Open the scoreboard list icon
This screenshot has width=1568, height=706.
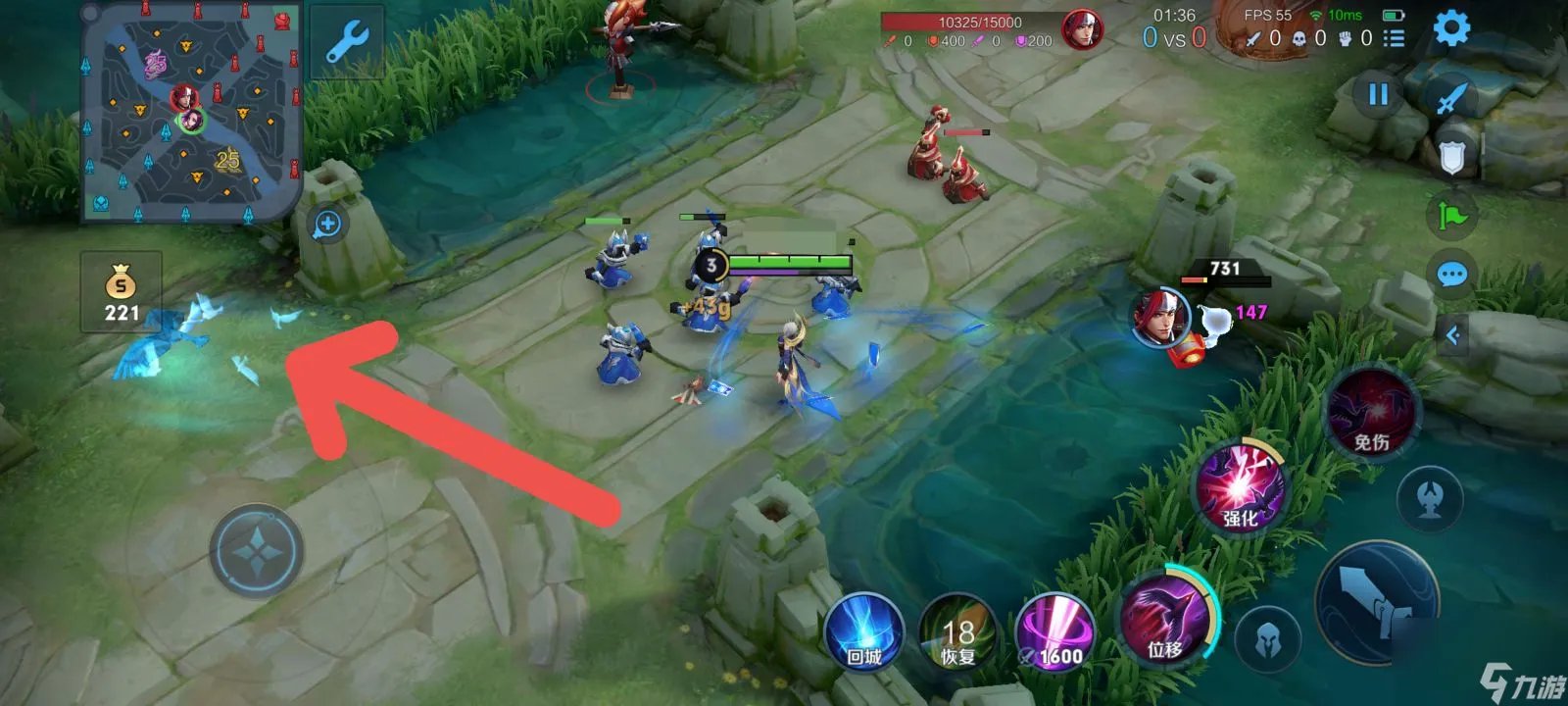[1394, 38]
